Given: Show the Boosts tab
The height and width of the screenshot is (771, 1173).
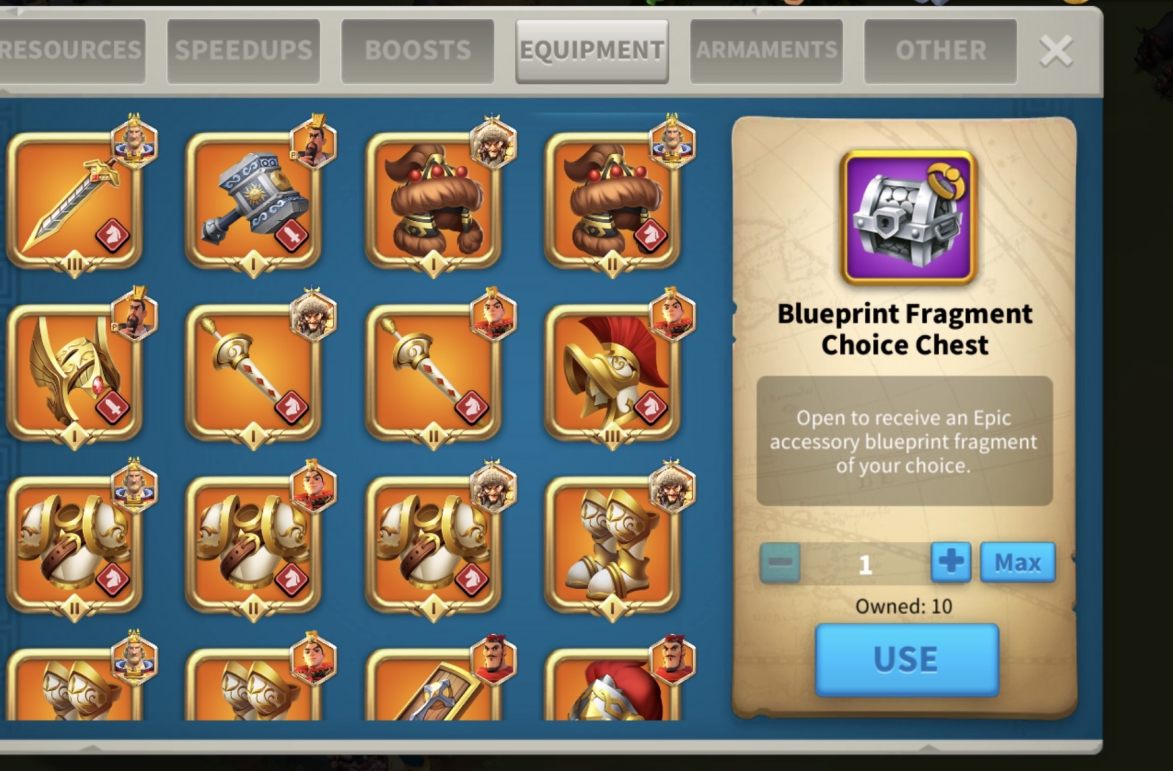Looking at the screenshot, I should [417, 50].
